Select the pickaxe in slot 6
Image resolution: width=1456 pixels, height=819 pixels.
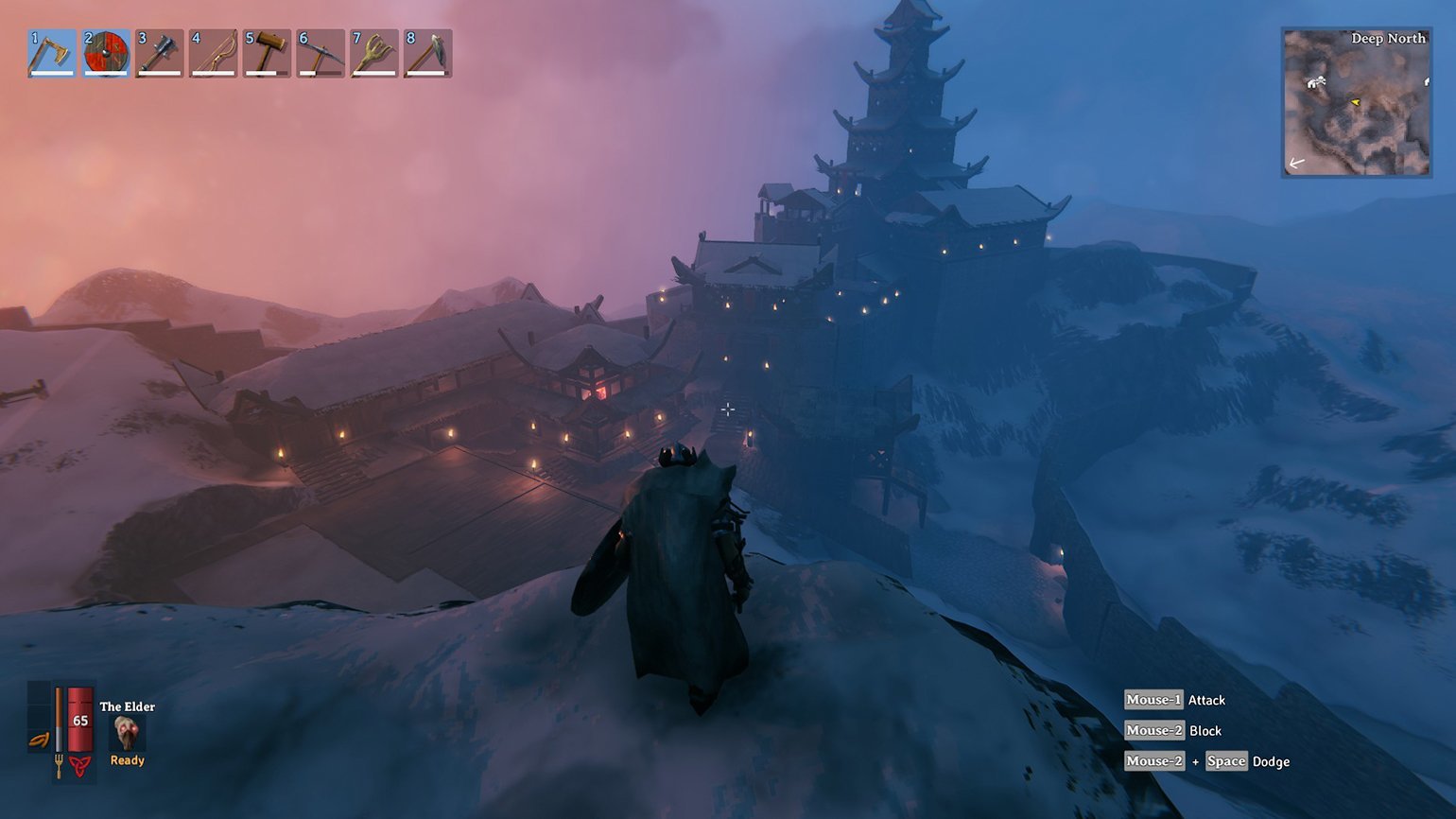pos(321,53)
